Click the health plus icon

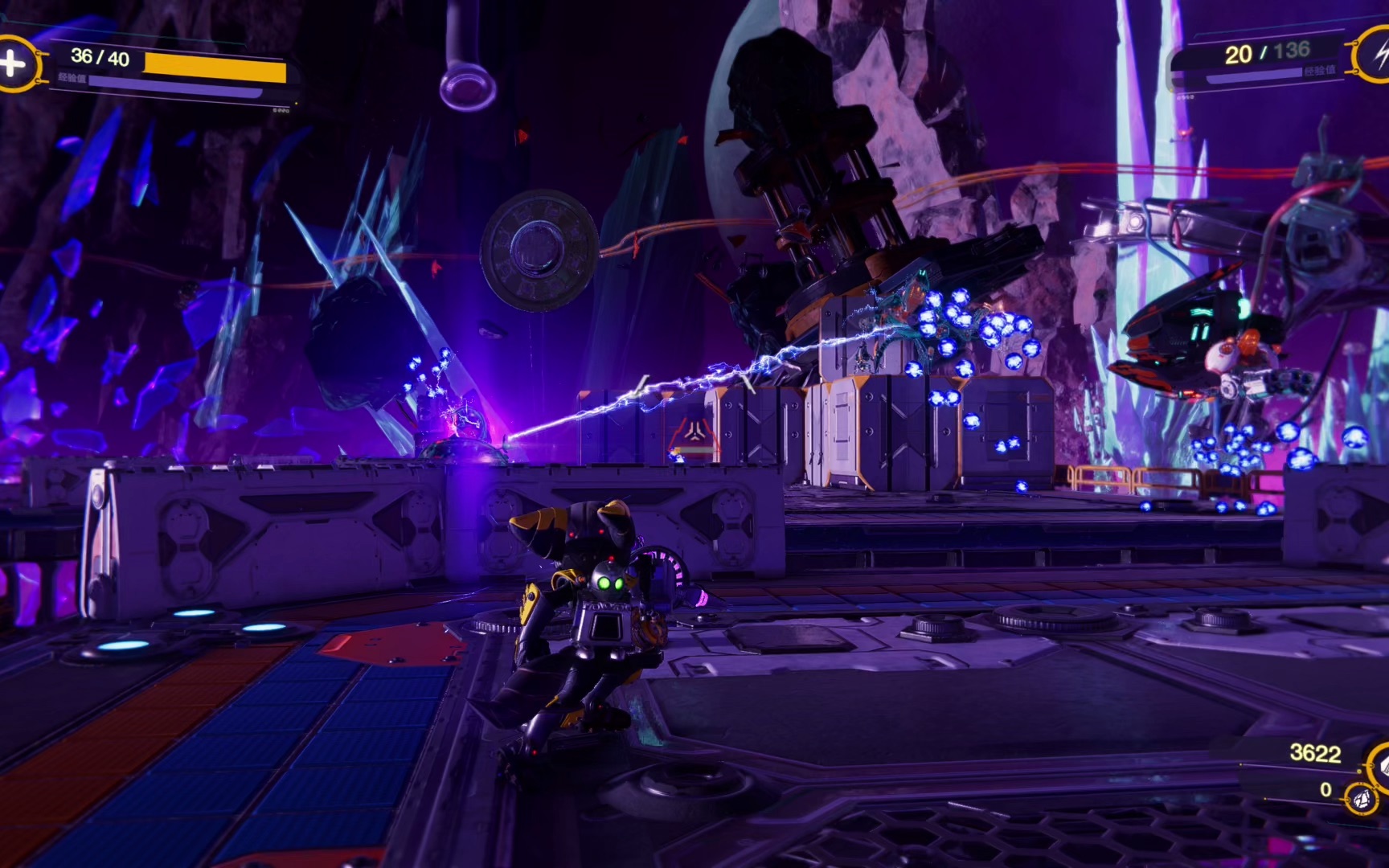tap(12, 63)
